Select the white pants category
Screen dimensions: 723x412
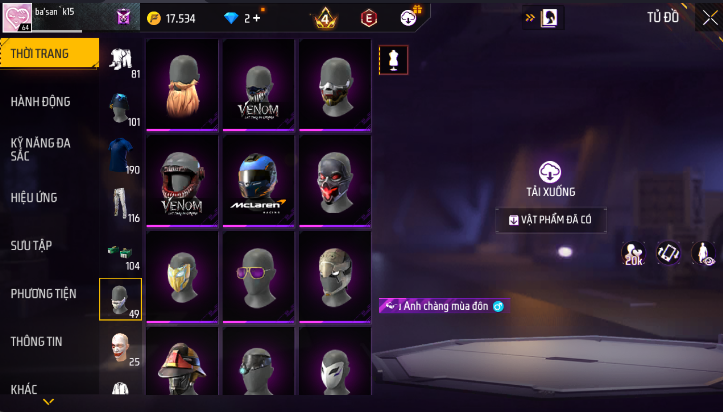coord(120,201)
